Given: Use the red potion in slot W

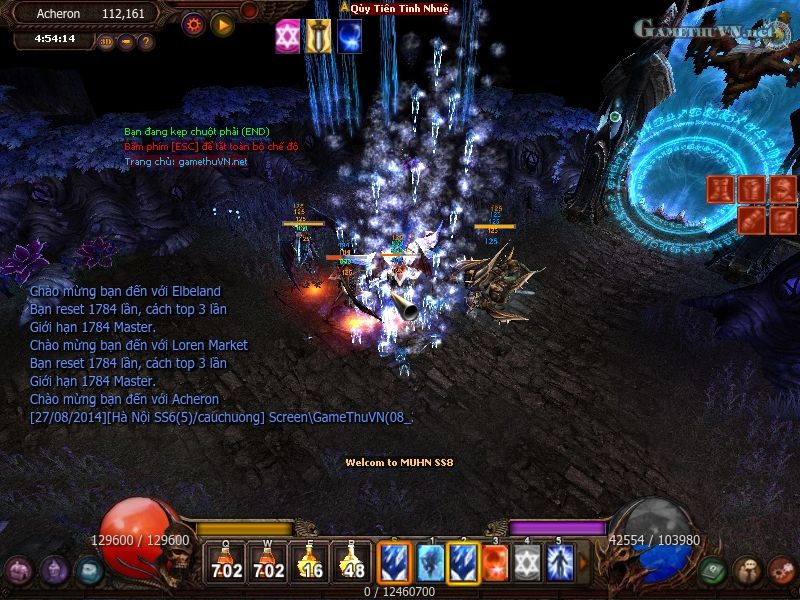Looking at the screenshot, I should point(269,562).
